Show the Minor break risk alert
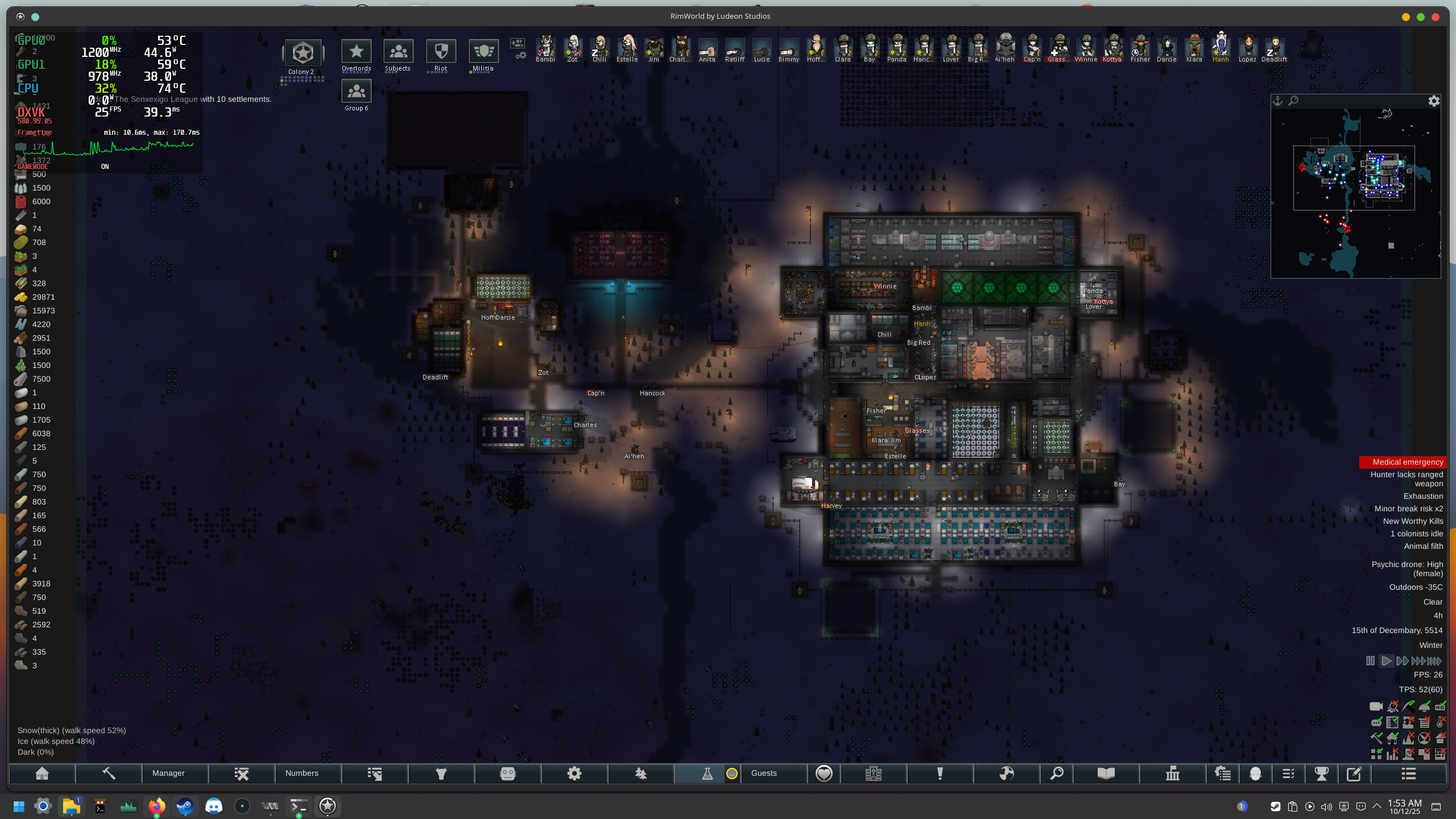 point(1408,508)
